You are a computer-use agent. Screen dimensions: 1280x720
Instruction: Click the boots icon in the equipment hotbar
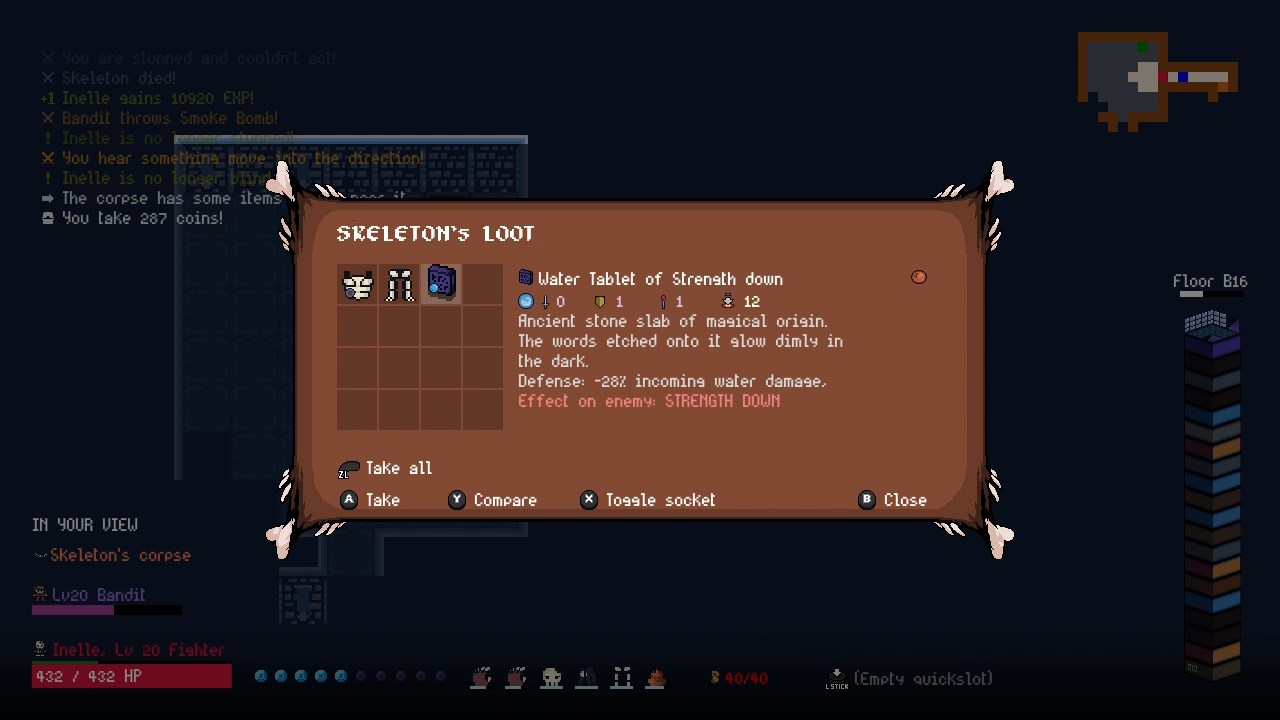[x=621, y=678]
